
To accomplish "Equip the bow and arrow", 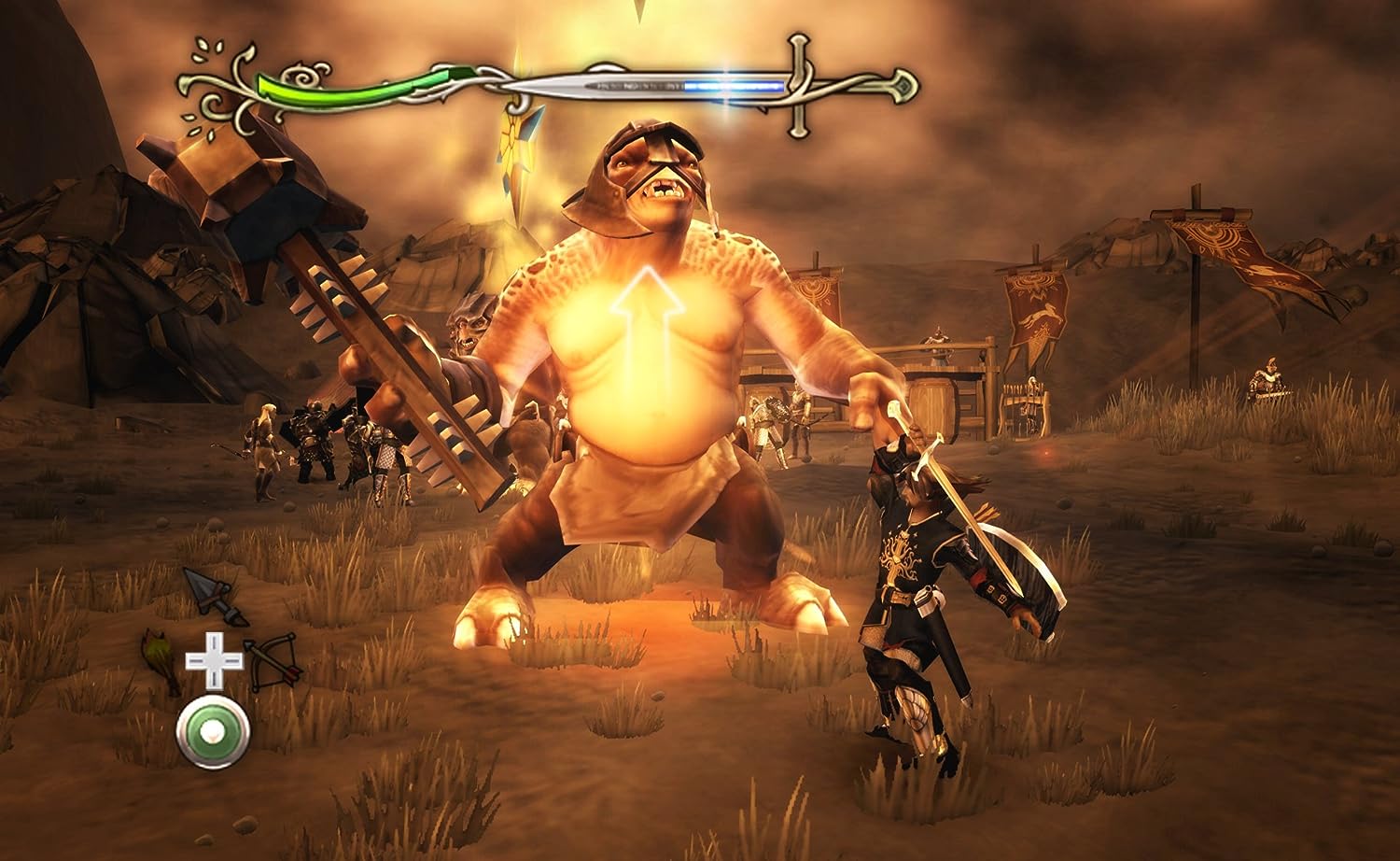I will [x=274, y=661].
